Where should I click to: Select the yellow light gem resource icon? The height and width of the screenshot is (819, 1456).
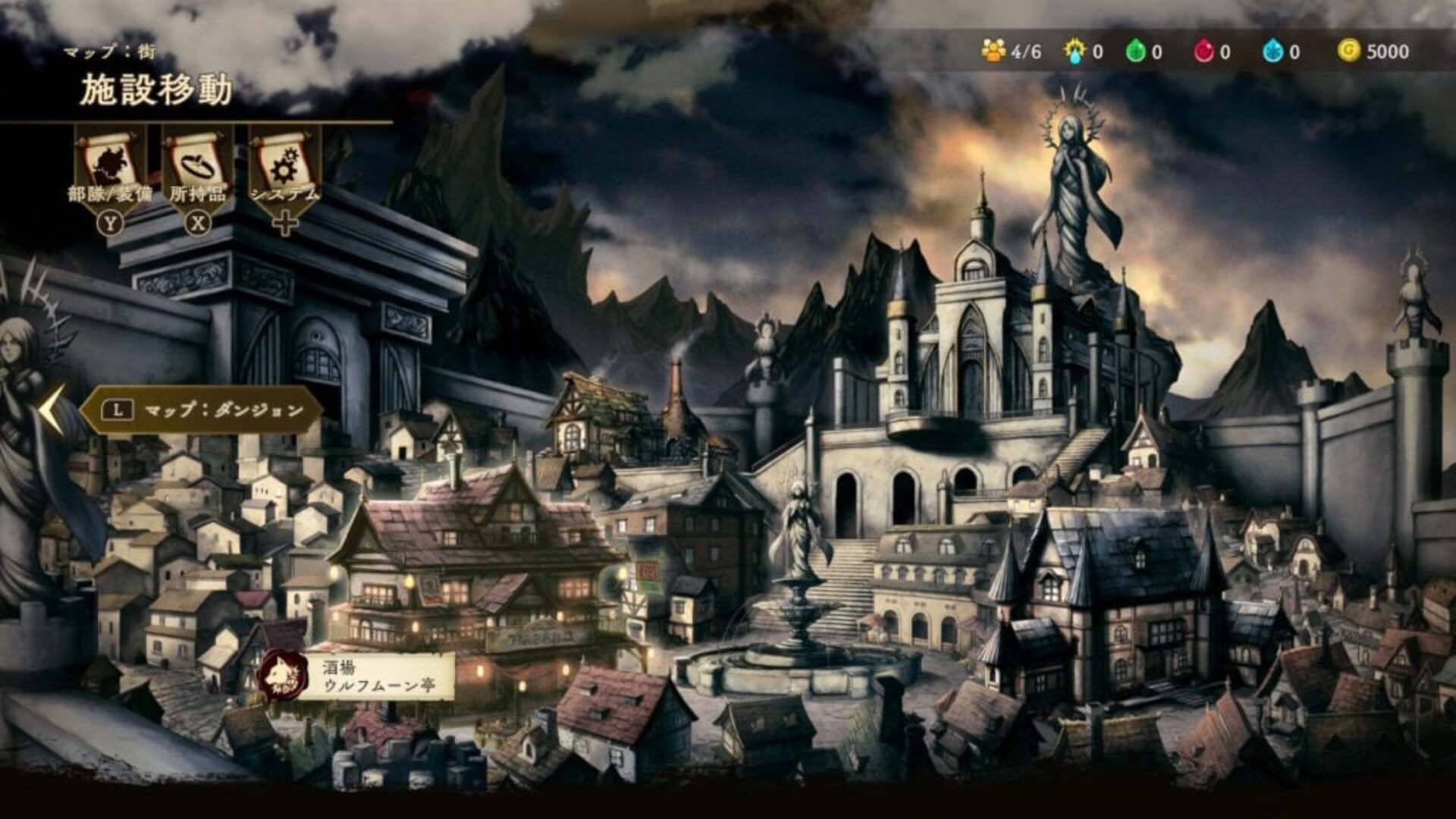pos(1075,47)
